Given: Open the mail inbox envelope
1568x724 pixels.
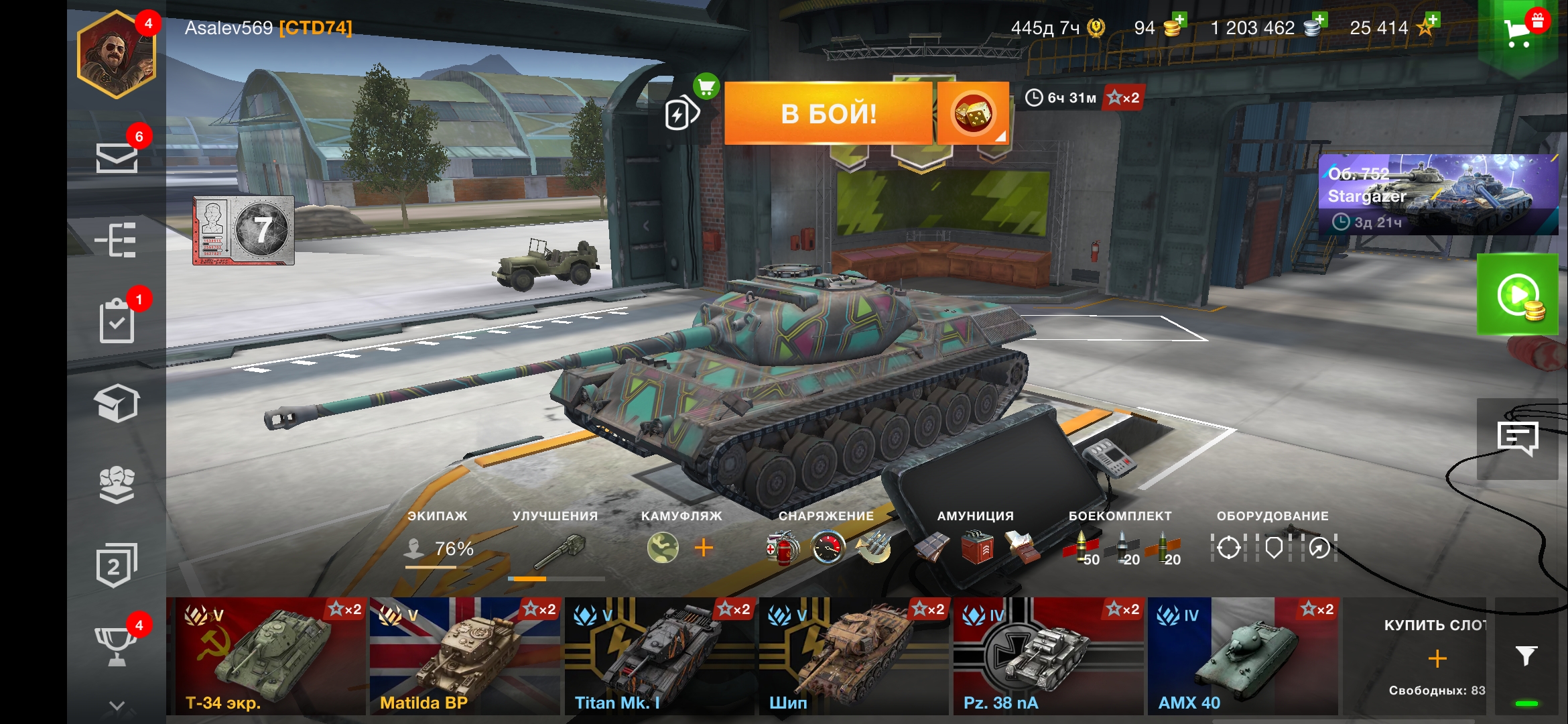Looking at the screenshot, I should 117,158.
